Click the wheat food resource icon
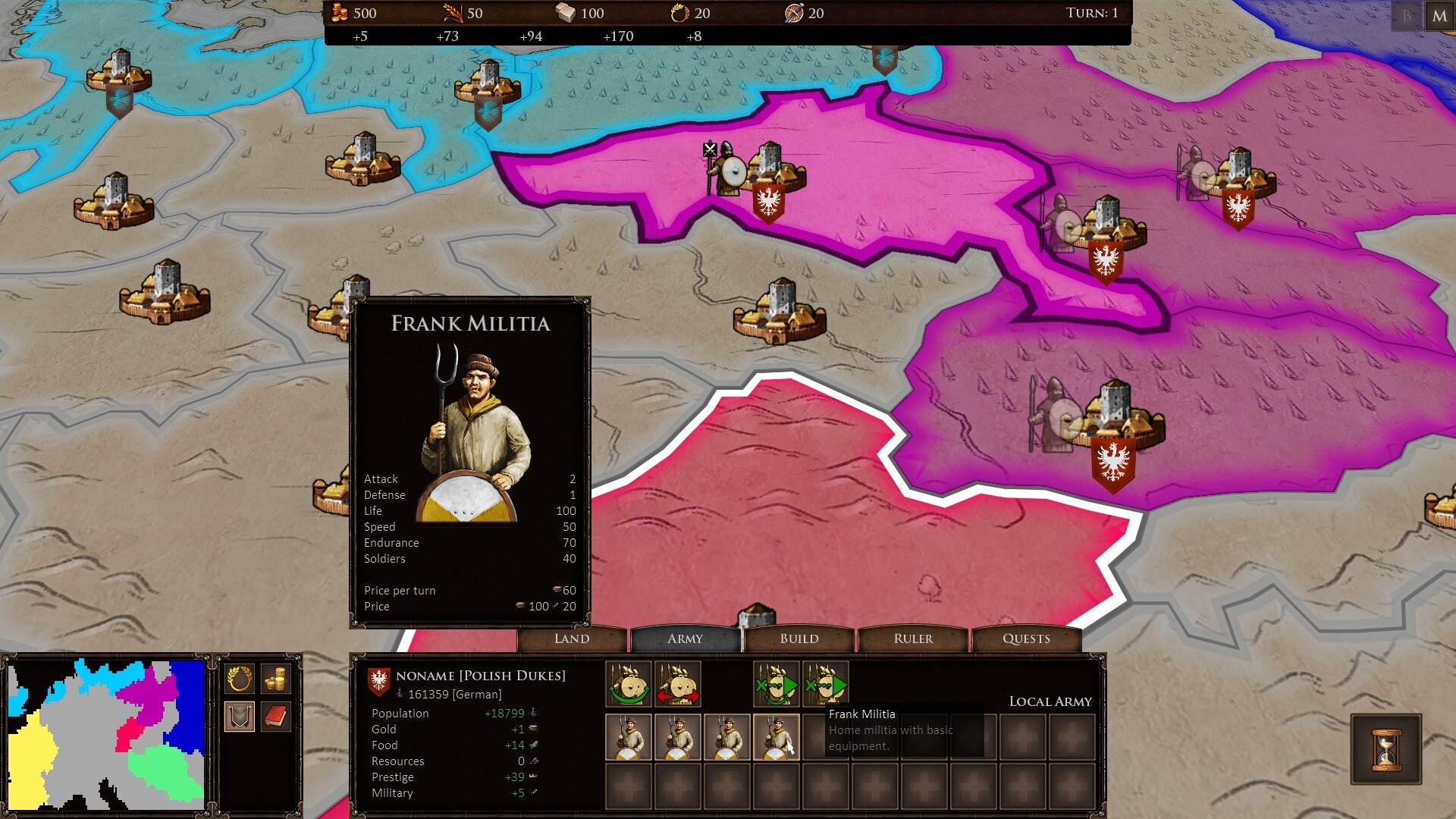The height and width of the screenshot is (819, 1456). [x=453, y=13]
